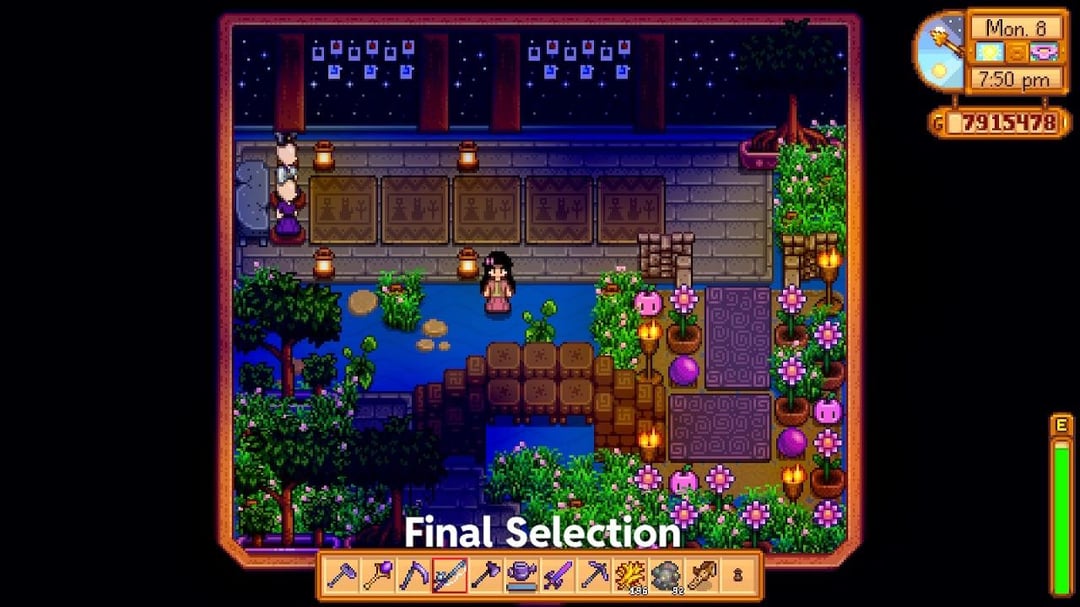Select the iridium hoe in the hotbar
This screenshot has width=1080, height=607.
coord(342,575)
